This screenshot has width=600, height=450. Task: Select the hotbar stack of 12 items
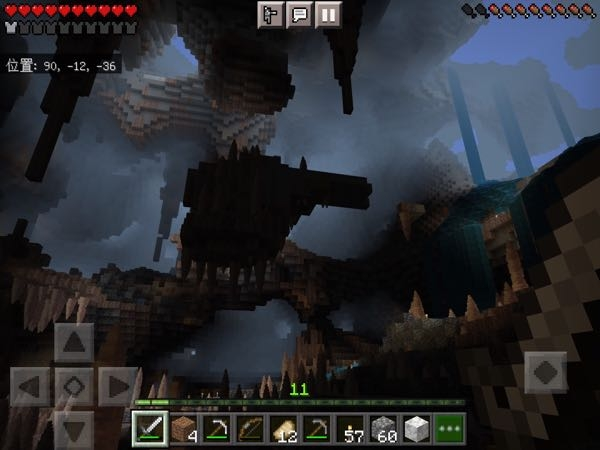tap(283, 427)
